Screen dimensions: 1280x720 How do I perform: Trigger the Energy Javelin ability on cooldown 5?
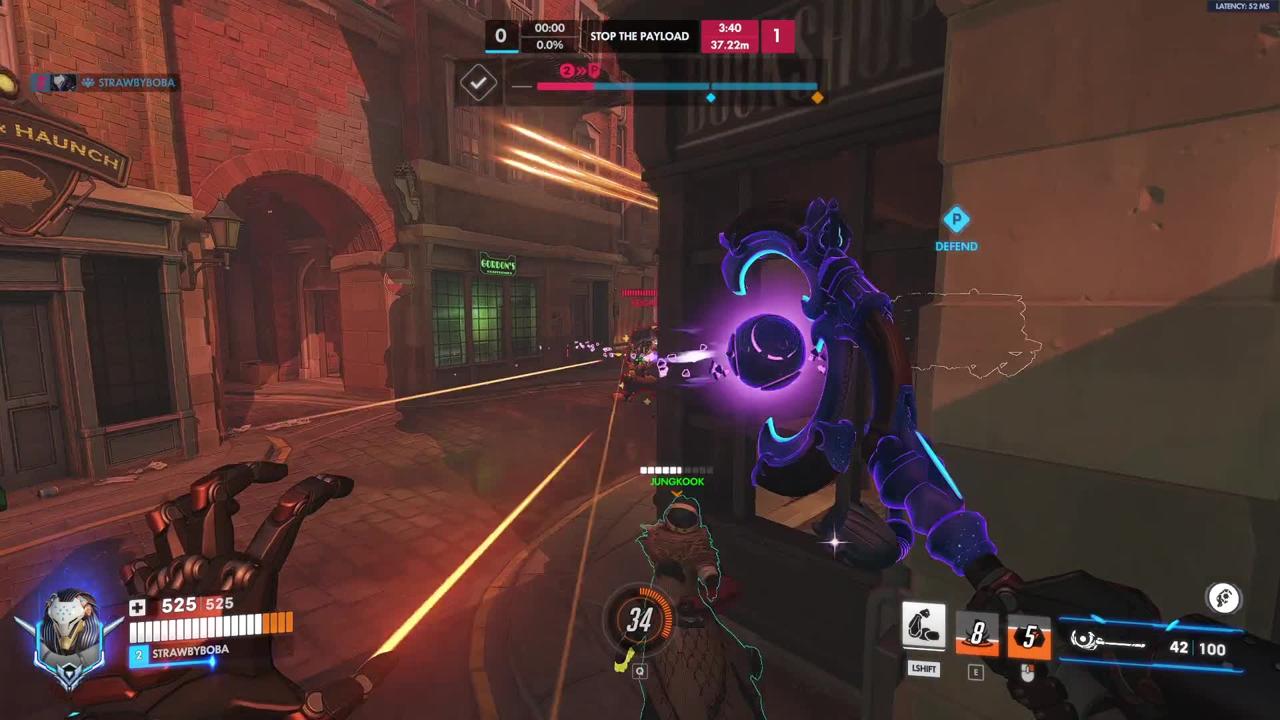pyautogui.click(x=1029, y=637)
